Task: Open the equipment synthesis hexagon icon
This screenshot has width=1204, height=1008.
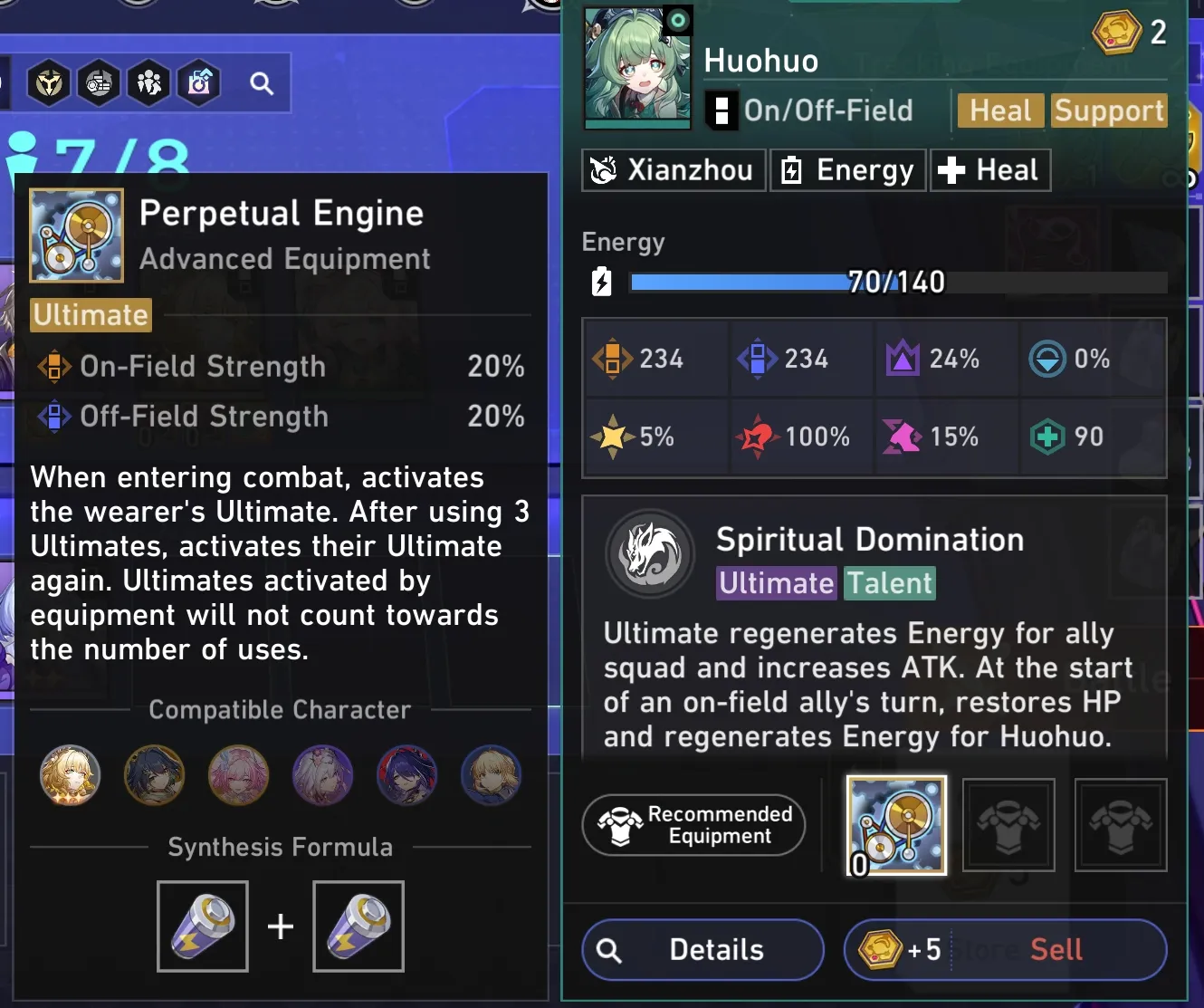Action: coord(99,83)
